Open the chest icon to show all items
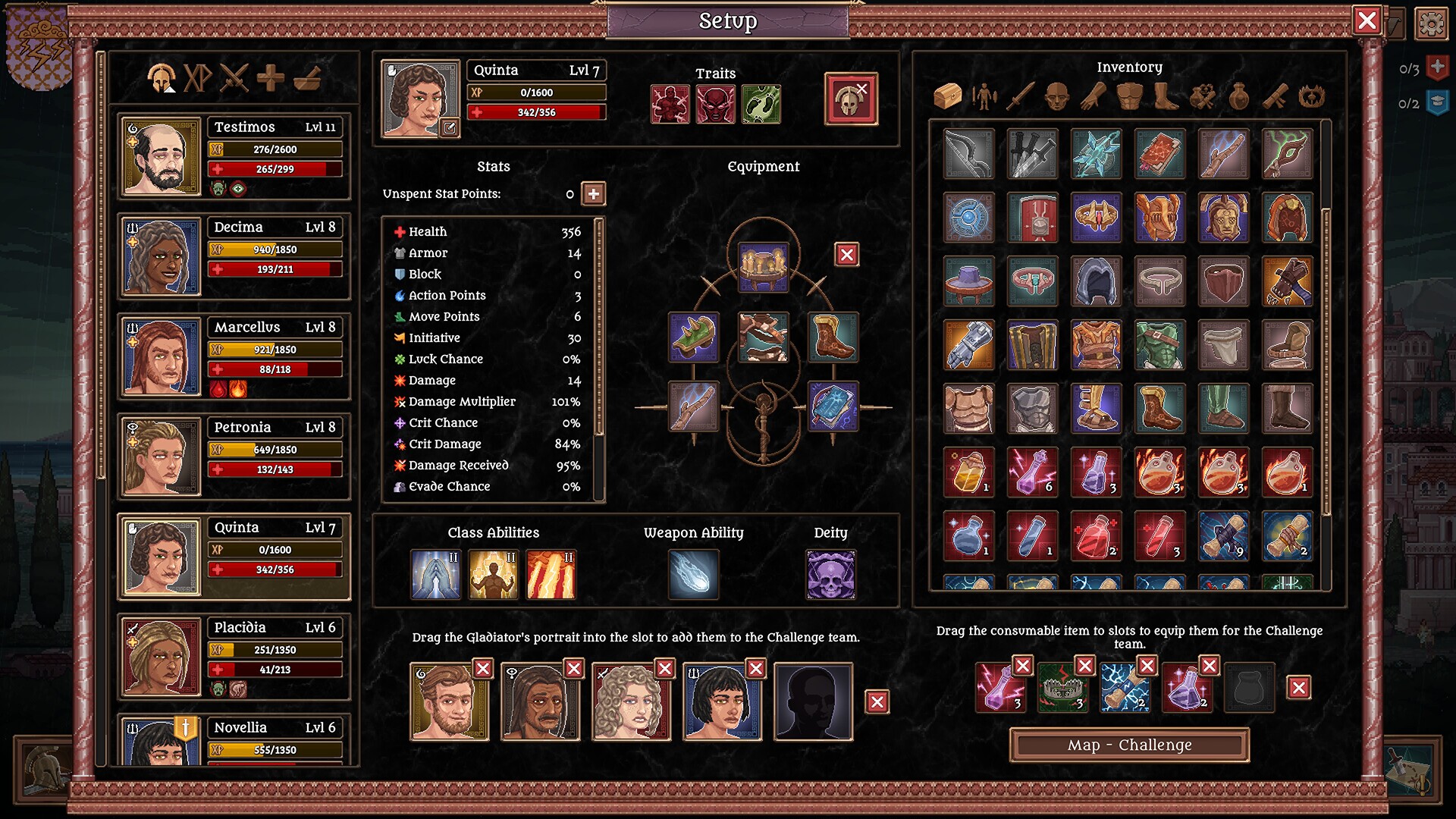Viewport: 1456px width, 819px height. click(x=949, y=96)
